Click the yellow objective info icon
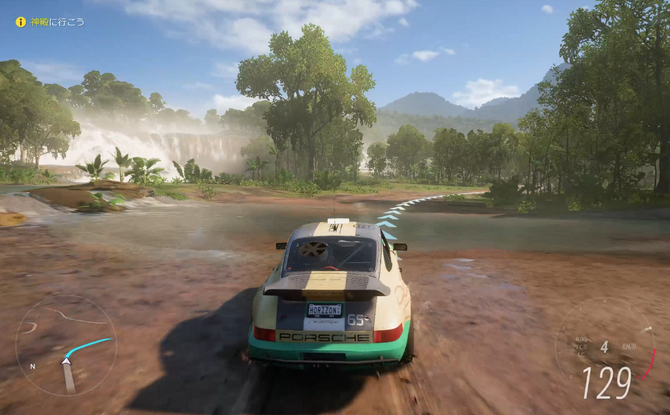The width and height of the screenshot is (670, 415). [x=20, y=21]
